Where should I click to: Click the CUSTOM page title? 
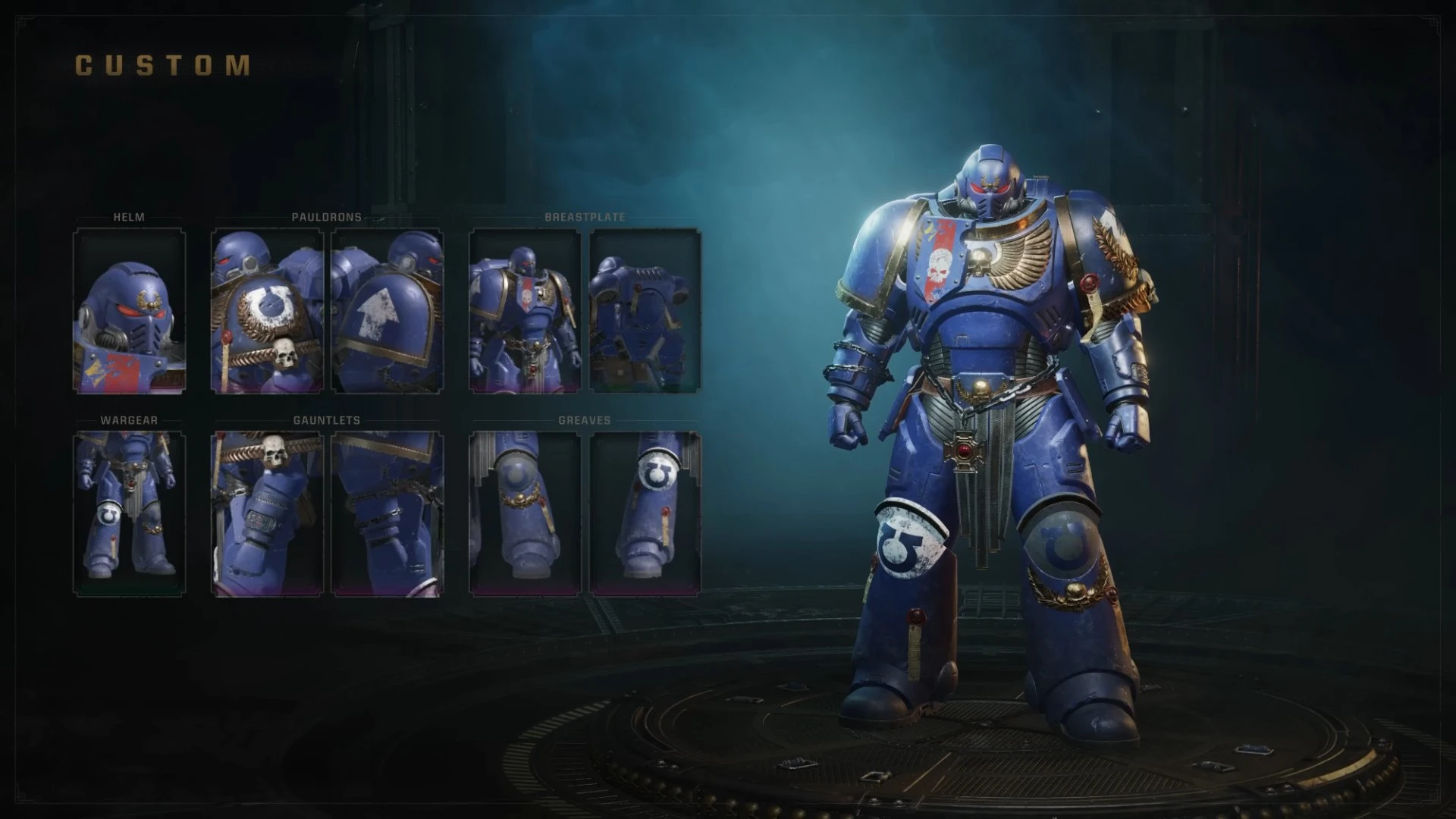tap(162, 67)
